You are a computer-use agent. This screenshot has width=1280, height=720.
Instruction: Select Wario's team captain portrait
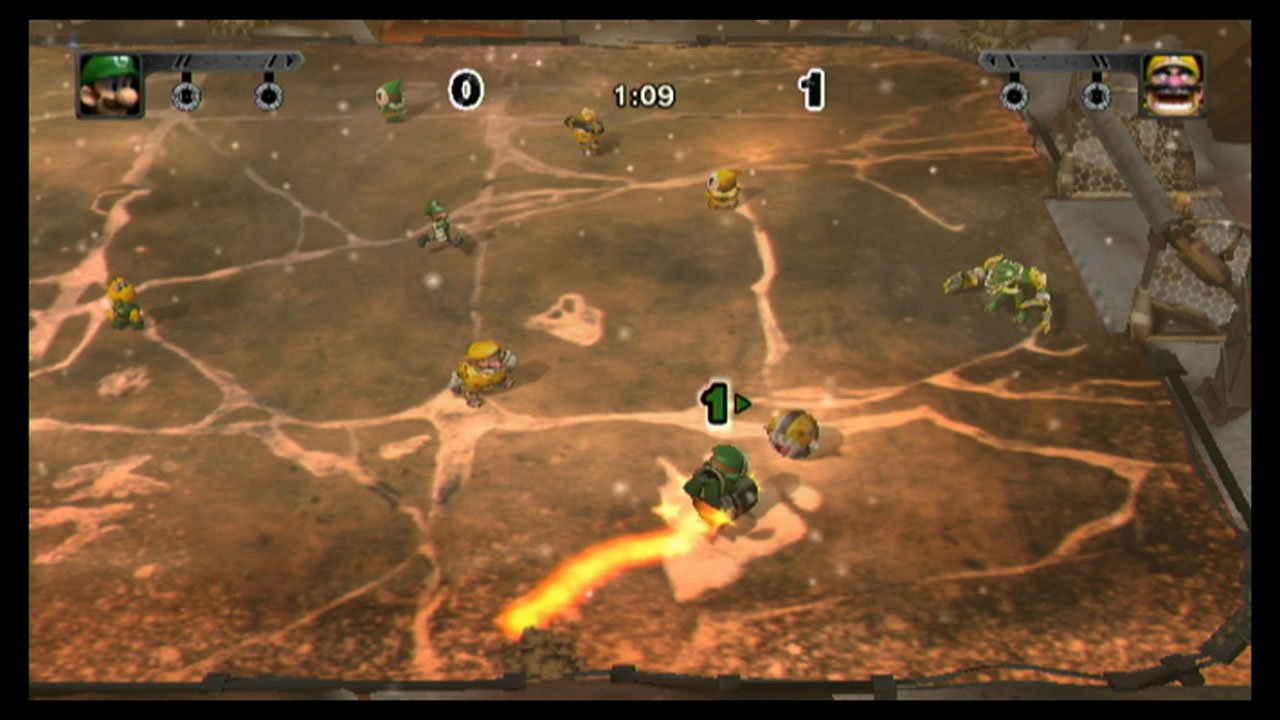pos(1173,85)
